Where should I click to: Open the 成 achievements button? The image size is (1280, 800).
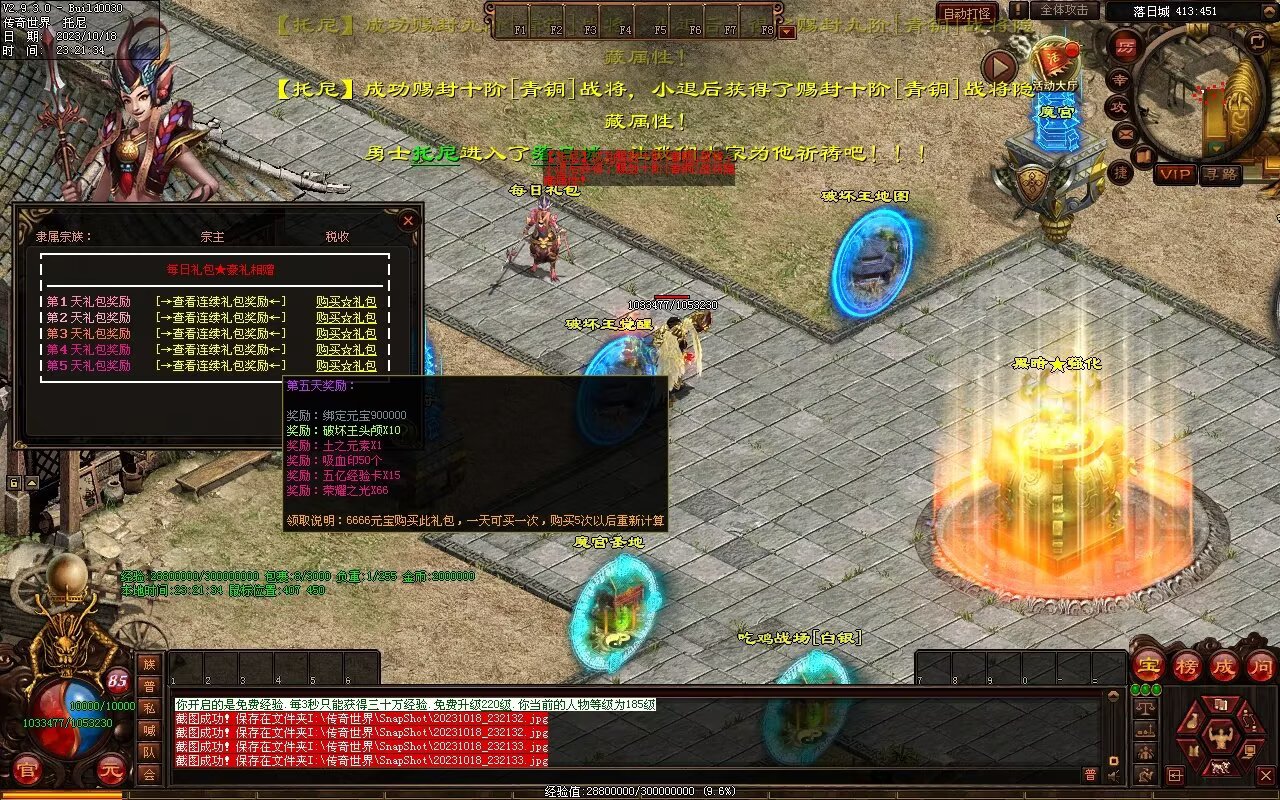tap(1224, 665)
